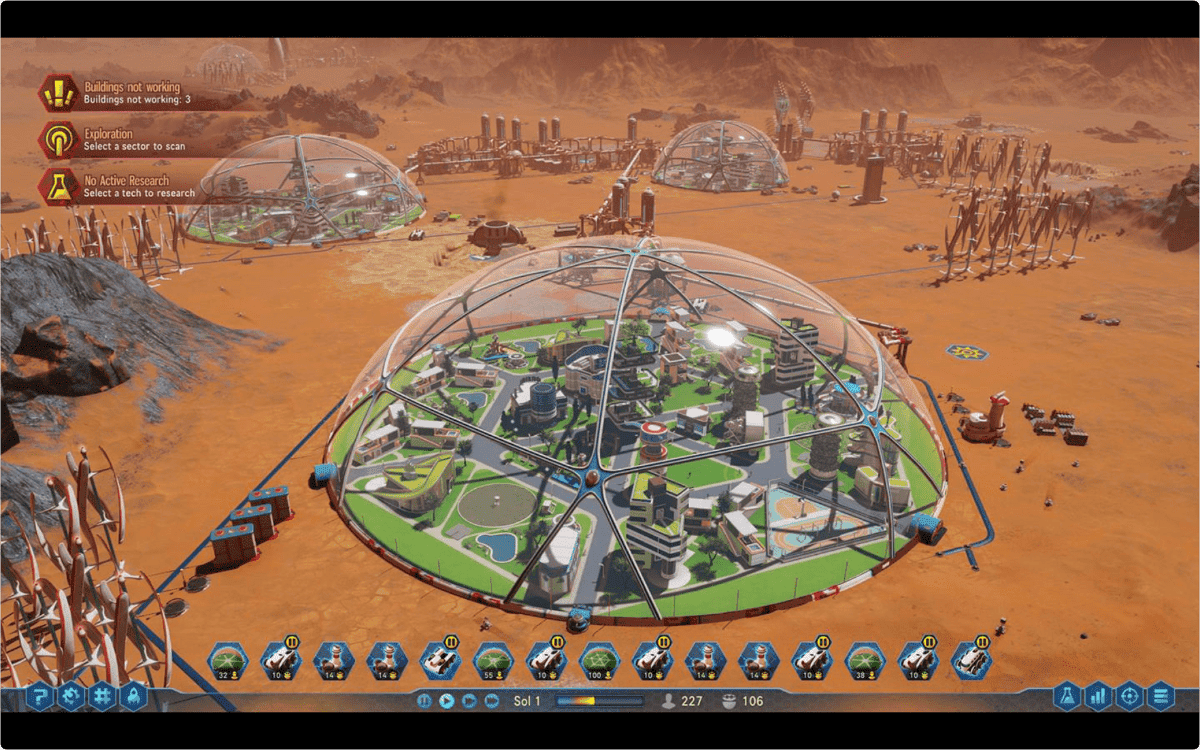Set game to normal play speed
This screenshot has width=1200, height=750.
pos(447,701)
